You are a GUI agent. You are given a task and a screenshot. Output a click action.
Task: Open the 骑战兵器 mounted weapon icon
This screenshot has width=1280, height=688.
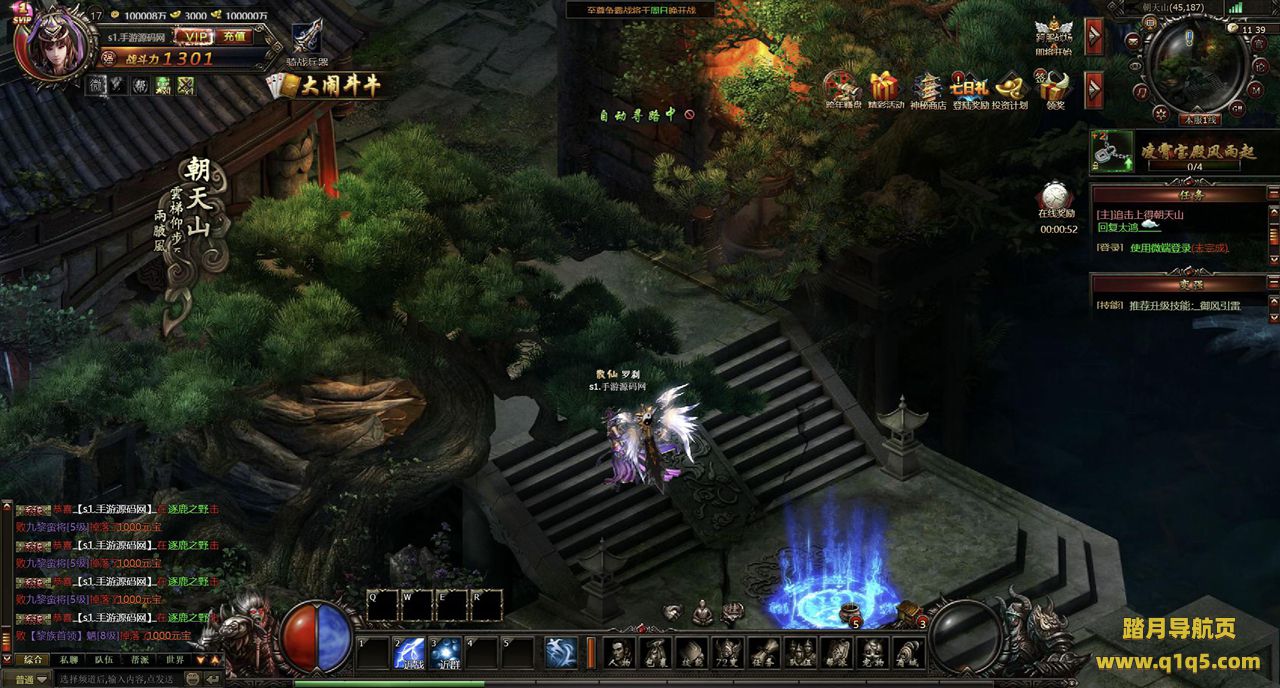tap(306, 39)
